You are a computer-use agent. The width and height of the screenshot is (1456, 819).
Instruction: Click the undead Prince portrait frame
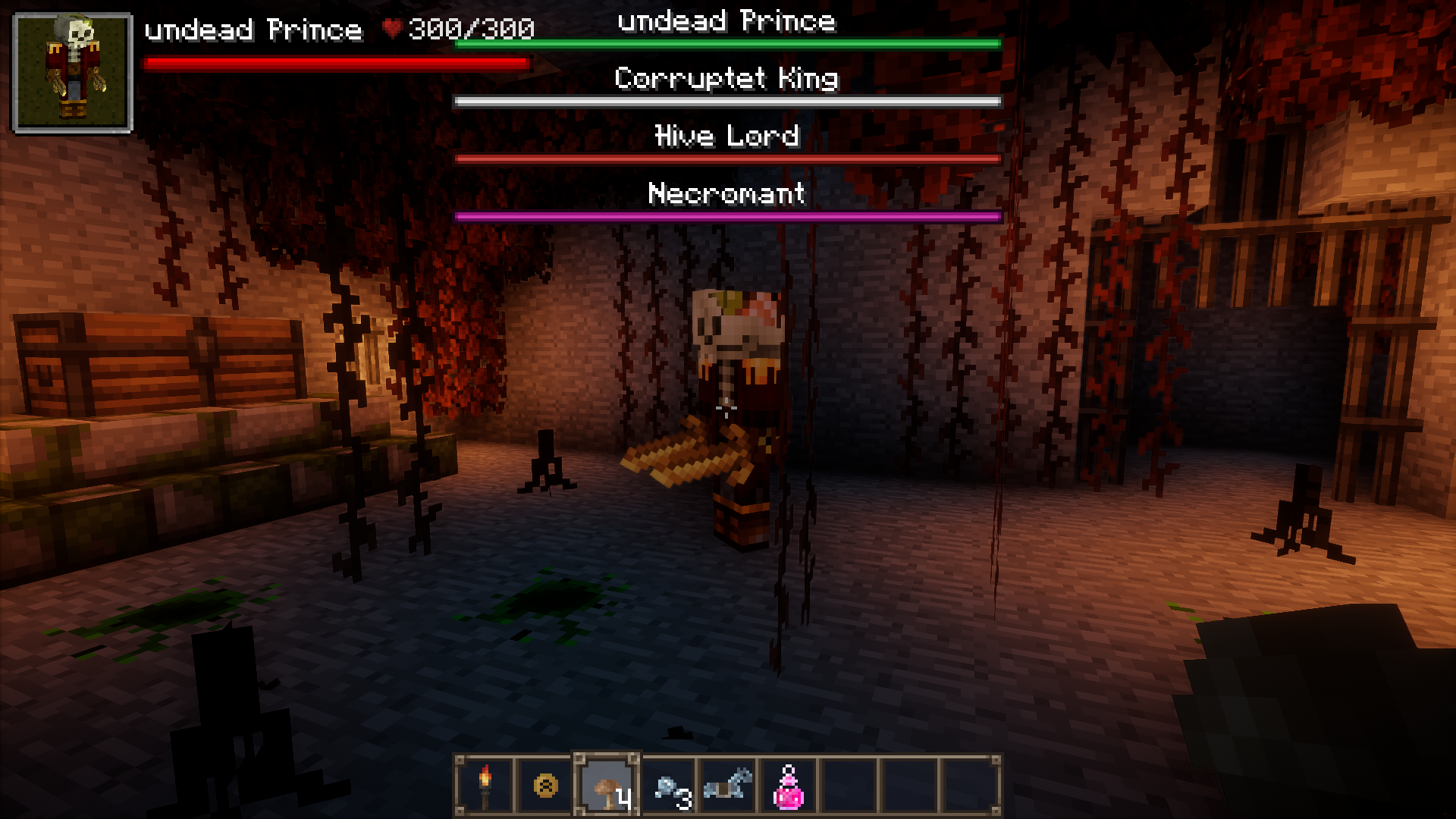[x=72, y=72]
